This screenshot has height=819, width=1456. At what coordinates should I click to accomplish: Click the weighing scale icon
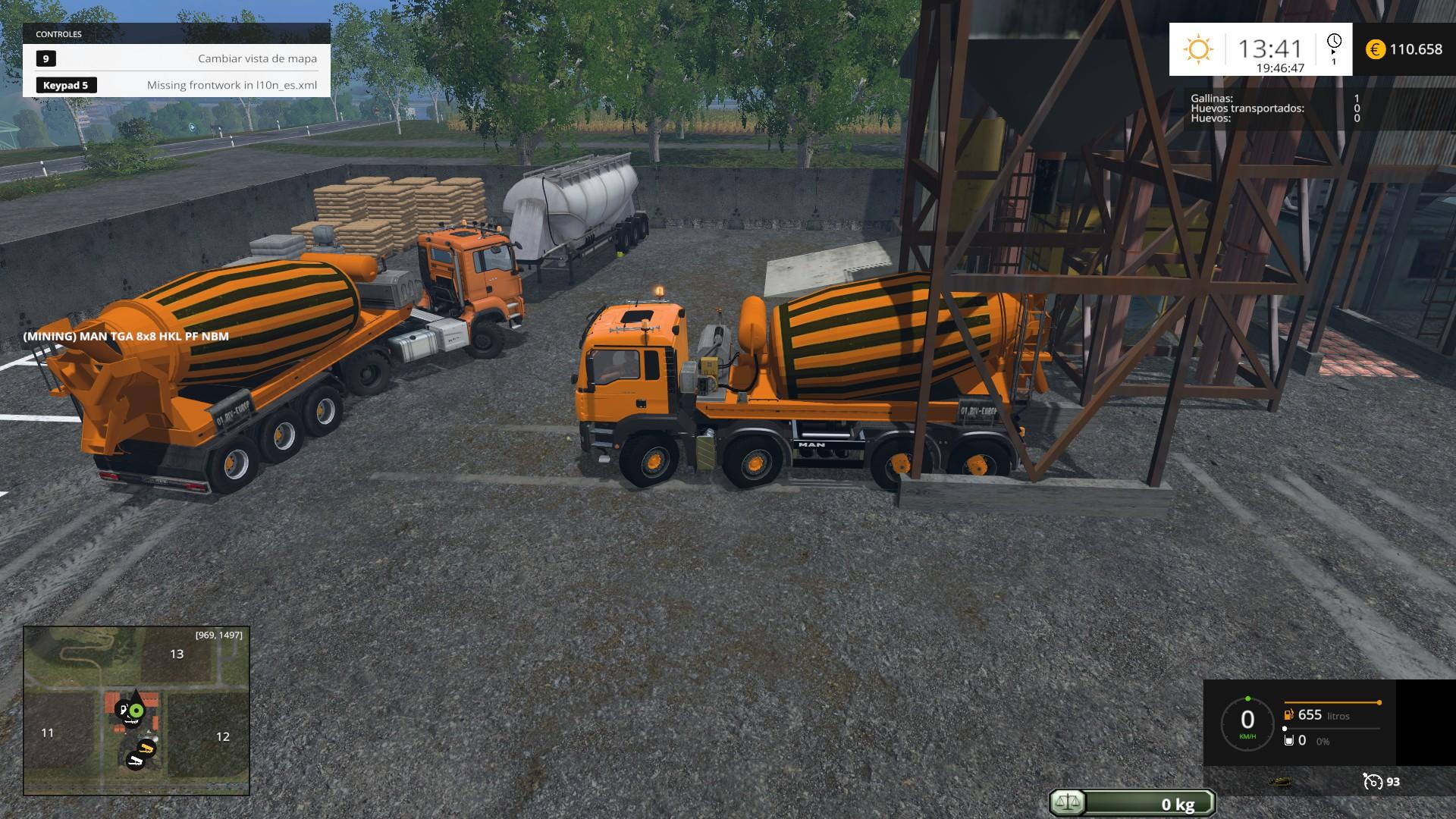coord(1068,803)
